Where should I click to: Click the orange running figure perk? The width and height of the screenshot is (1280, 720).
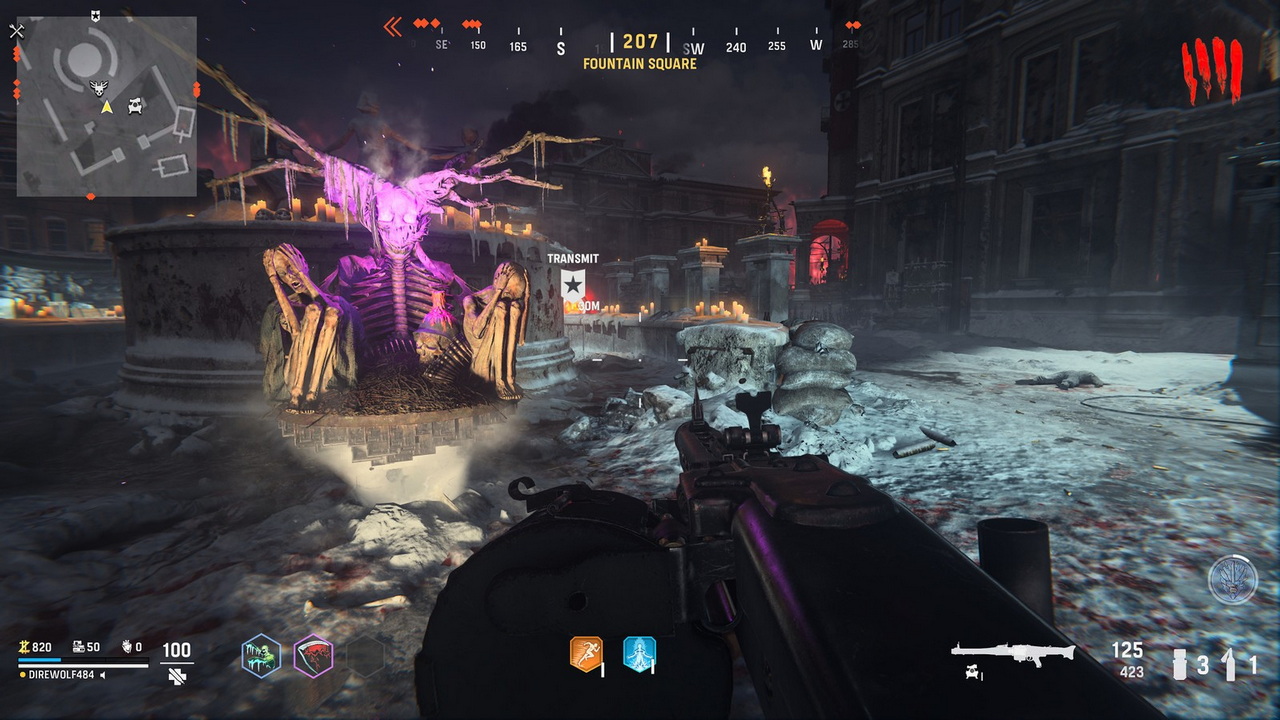point(586,654)
